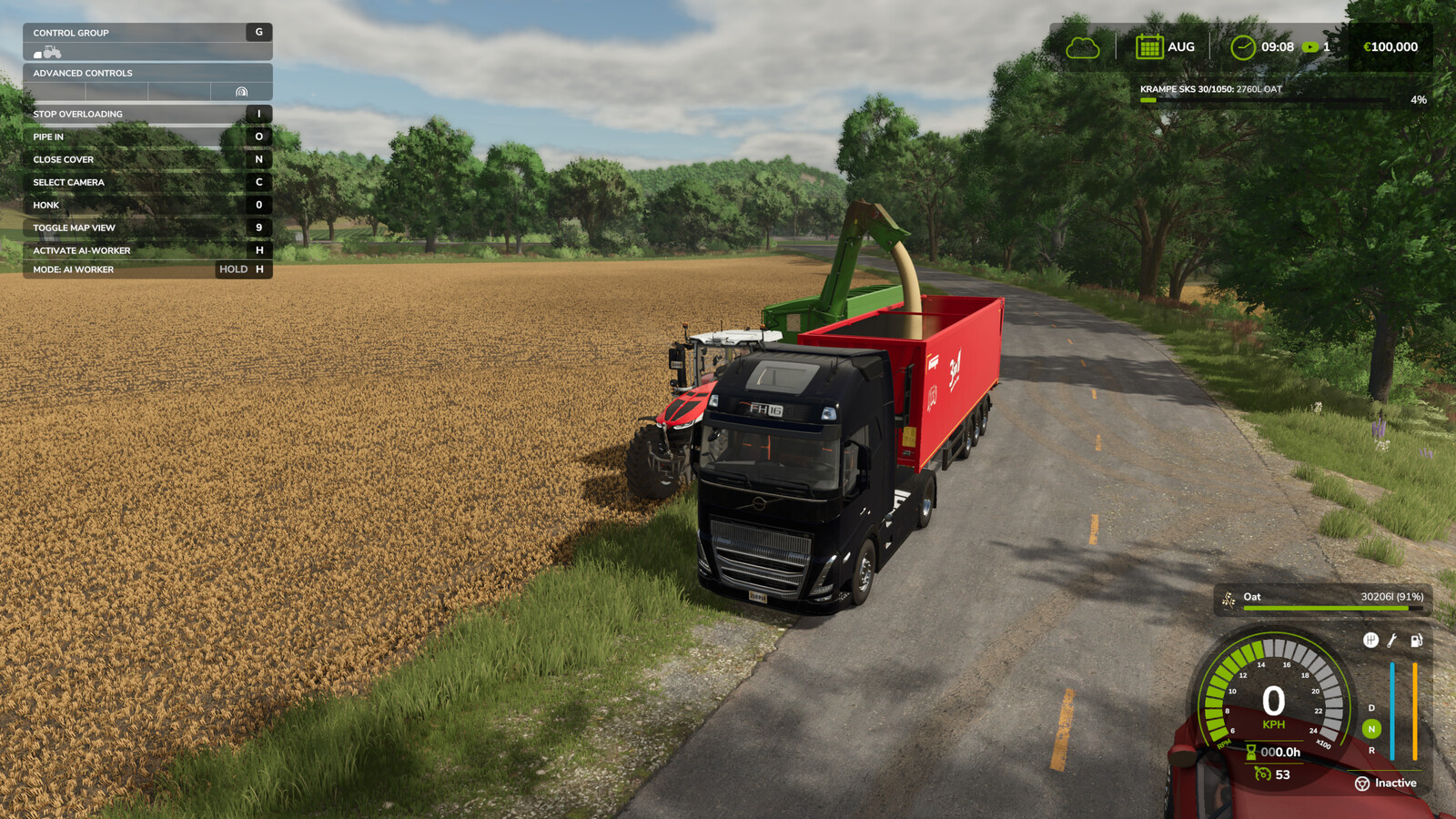Click the green clock icon
The width and height of the screenshot is (1456, 819).
[x=1242, y=47]
